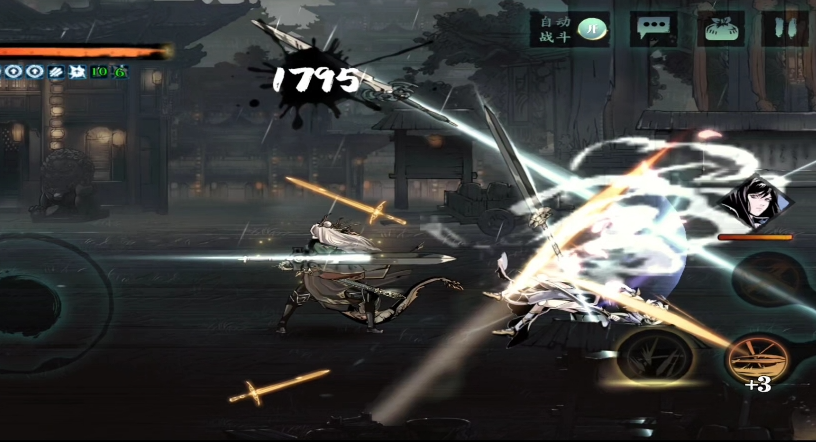816x442 pixels.
Task: Toggle the auto battle (自动战斗) switch
Action: tap(594, 29)
